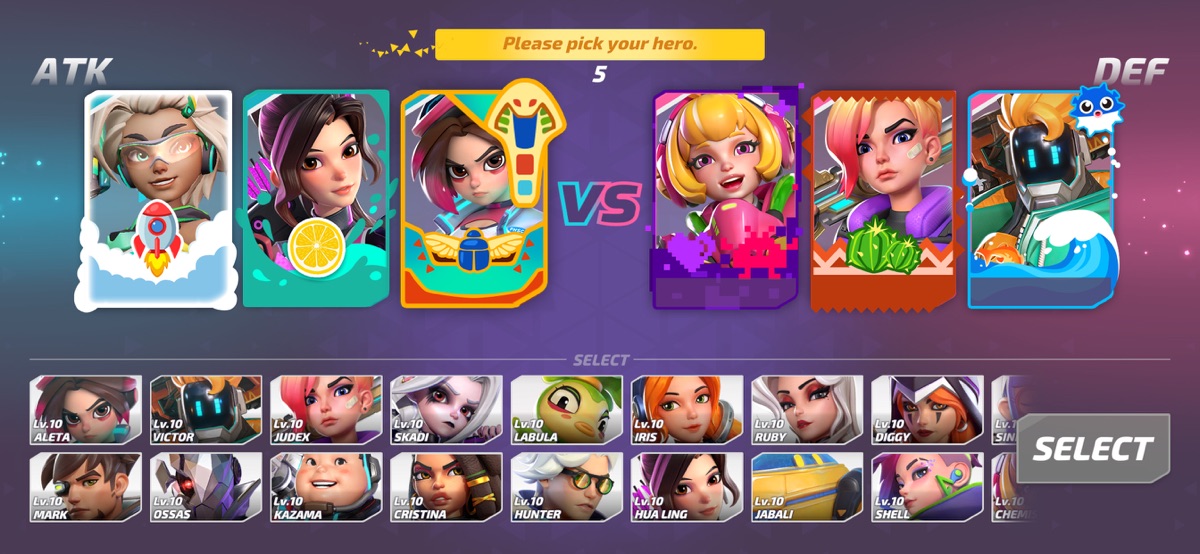Pick Shell from the roster
This screenshot has width=1200, height=554.
pos(926,487)
